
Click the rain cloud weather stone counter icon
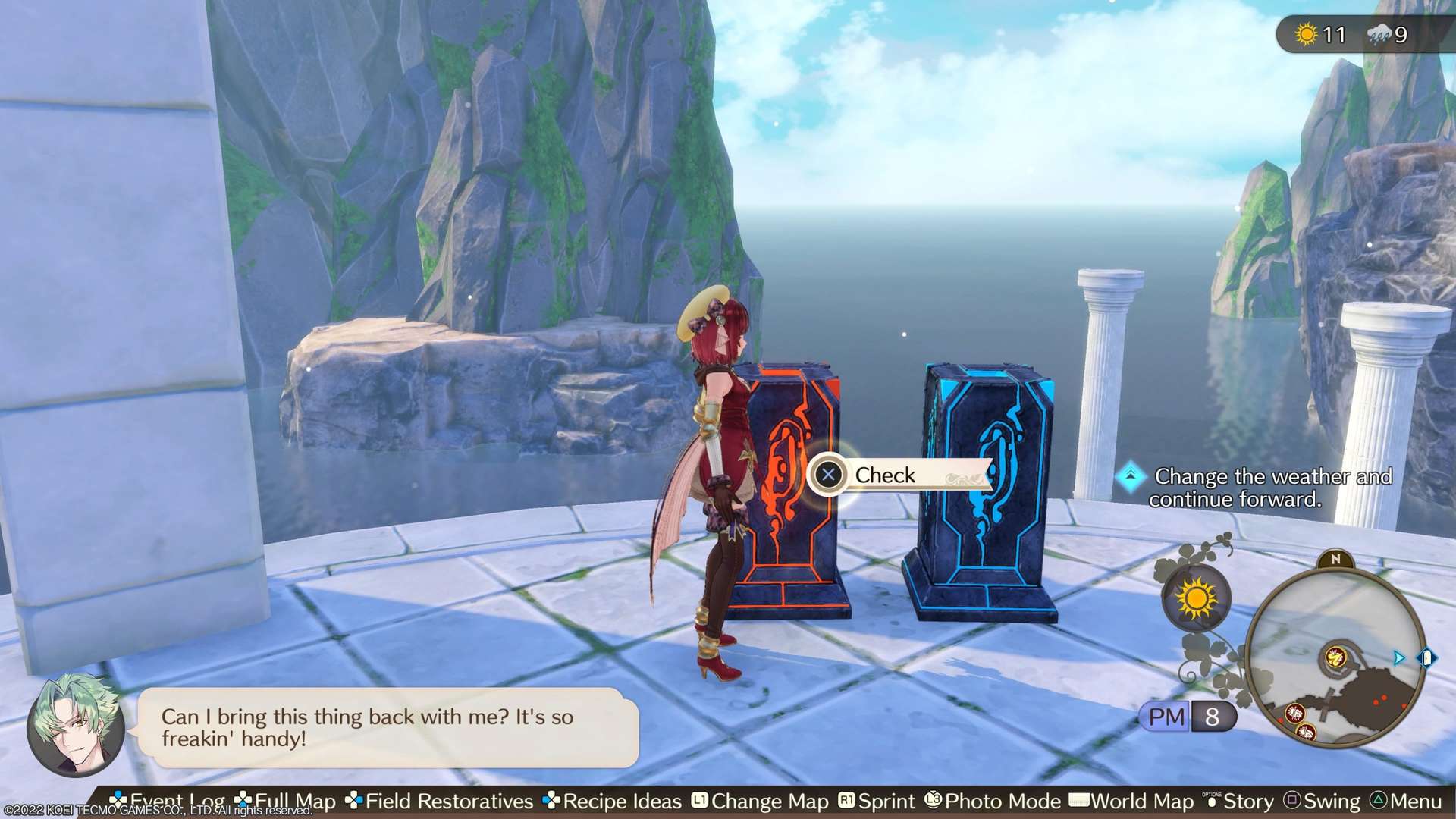(x=1379, y=34)
